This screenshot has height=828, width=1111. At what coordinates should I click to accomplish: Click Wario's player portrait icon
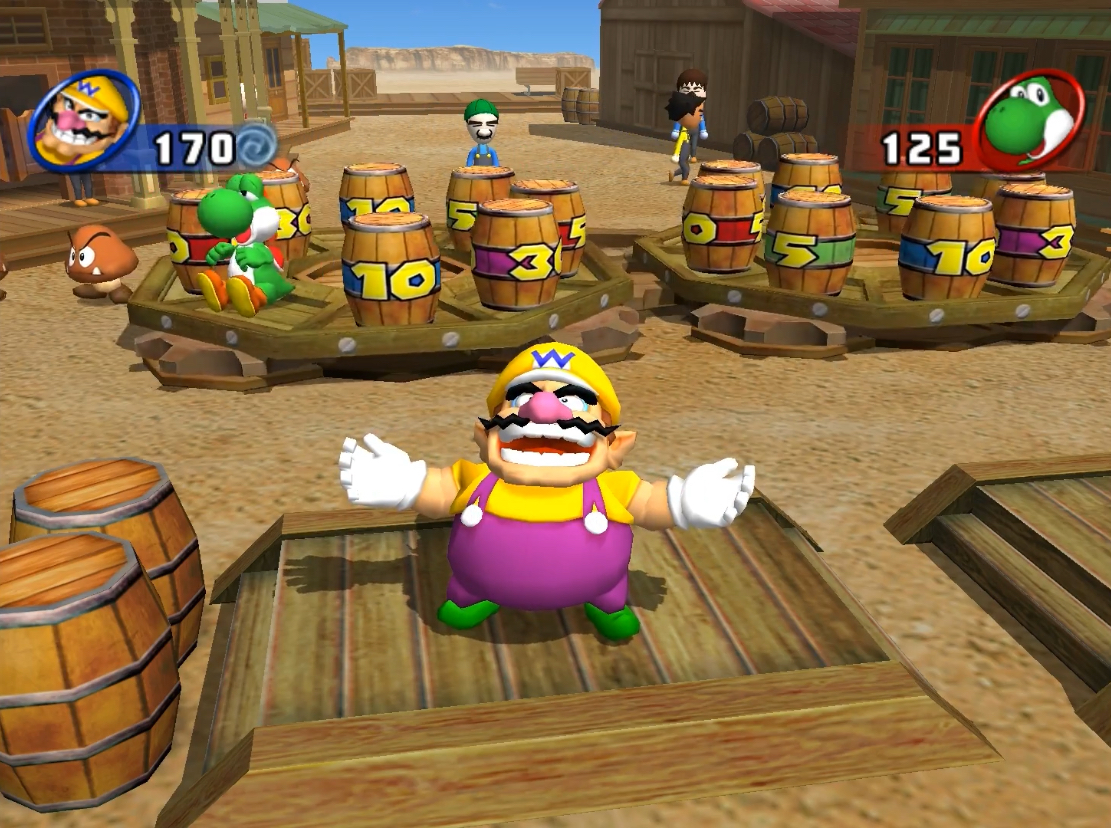click(x=83, y=121)
